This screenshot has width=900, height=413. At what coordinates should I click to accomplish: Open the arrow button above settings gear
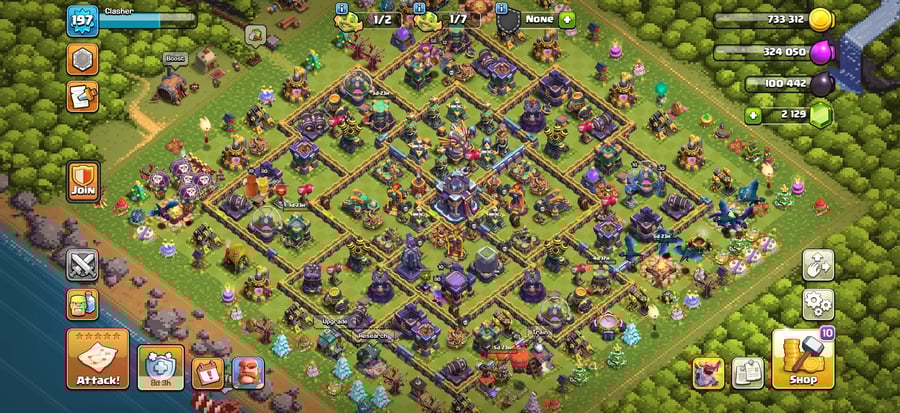pyautogui.click(x=816, y=265)
